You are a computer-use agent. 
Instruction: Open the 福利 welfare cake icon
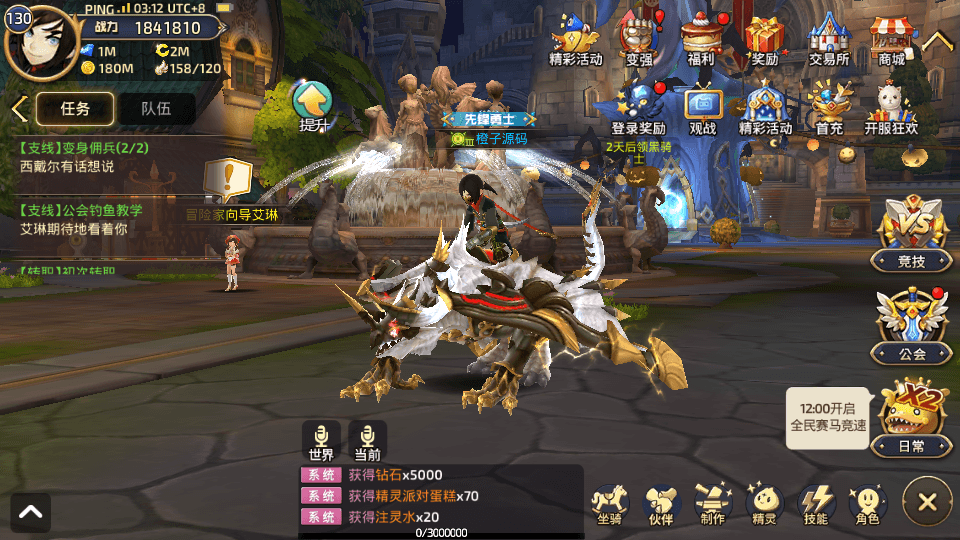[x=700, y=41]
